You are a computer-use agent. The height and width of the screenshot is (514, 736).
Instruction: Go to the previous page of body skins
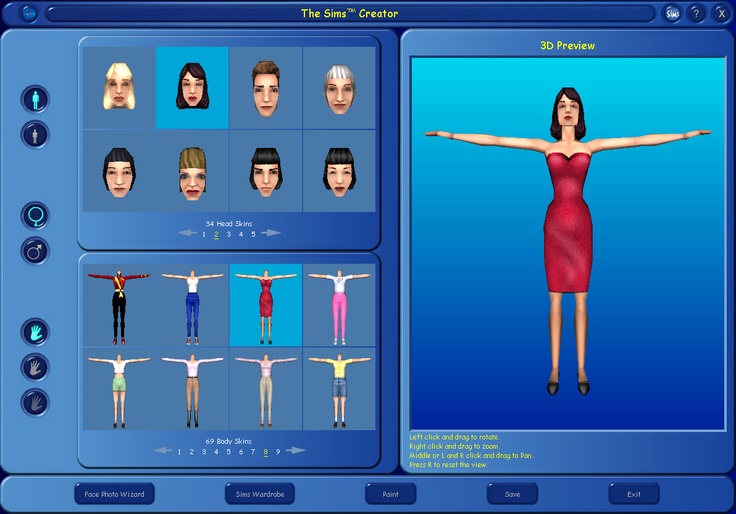(x=163, y=450)
